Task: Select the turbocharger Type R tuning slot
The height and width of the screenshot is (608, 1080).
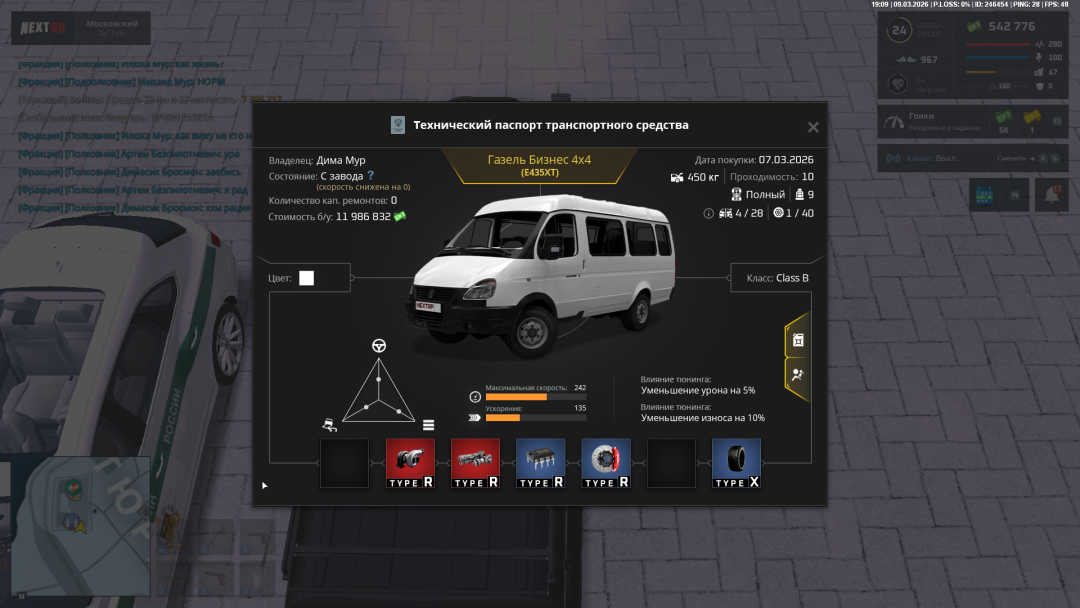Action: click(410, 463)
